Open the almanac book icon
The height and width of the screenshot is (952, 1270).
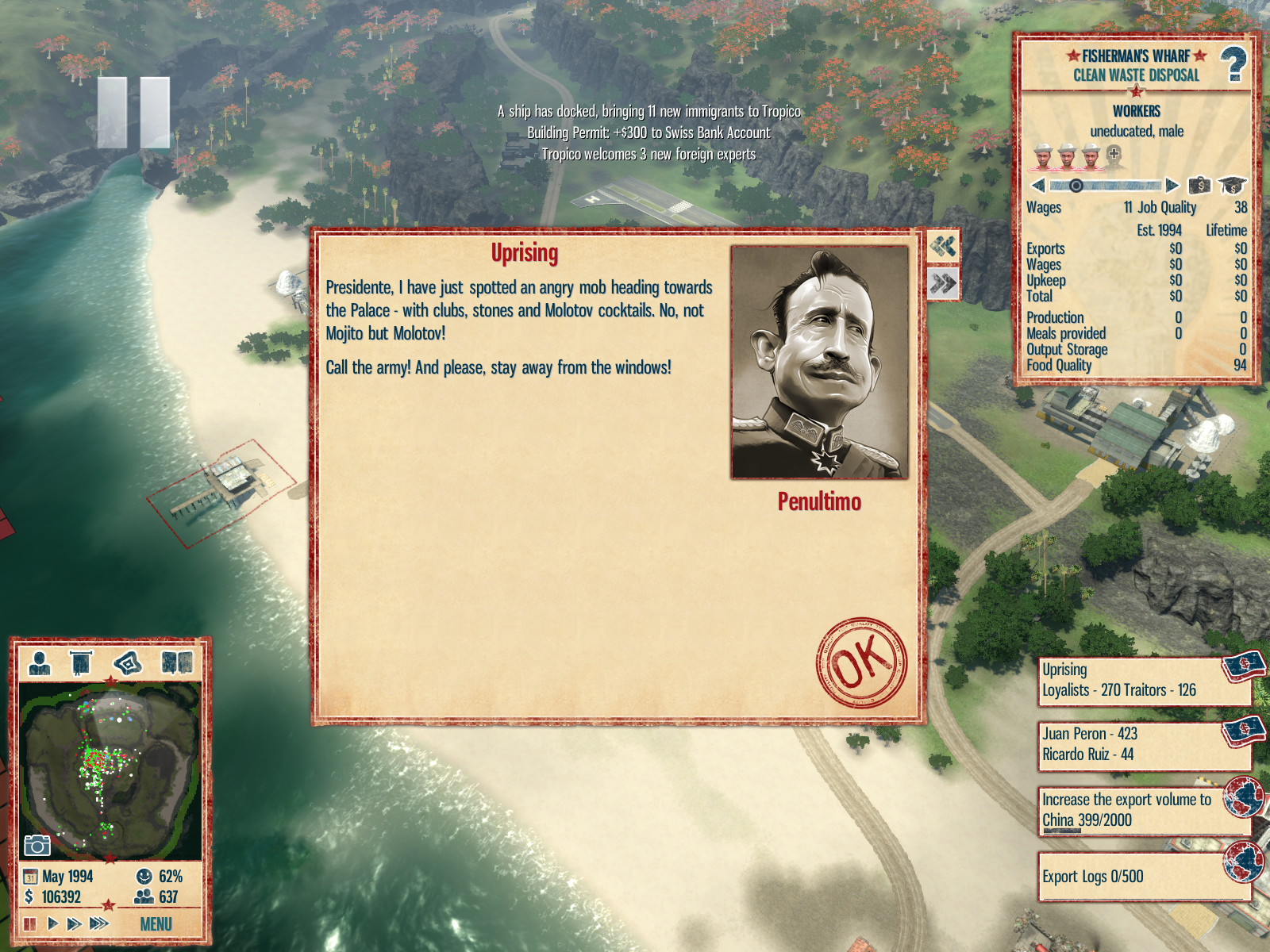[176, 662]
